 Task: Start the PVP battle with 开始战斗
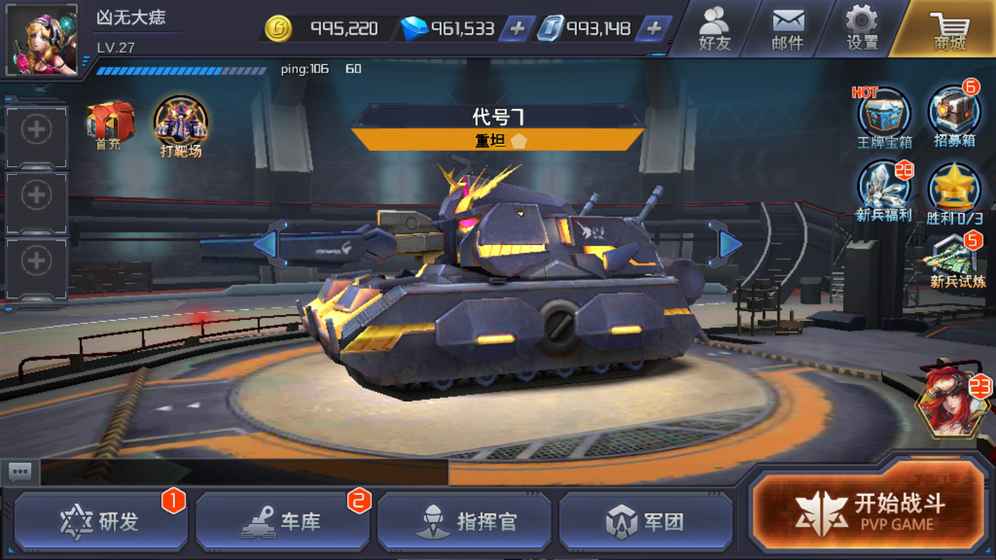(x=868, y=510)
